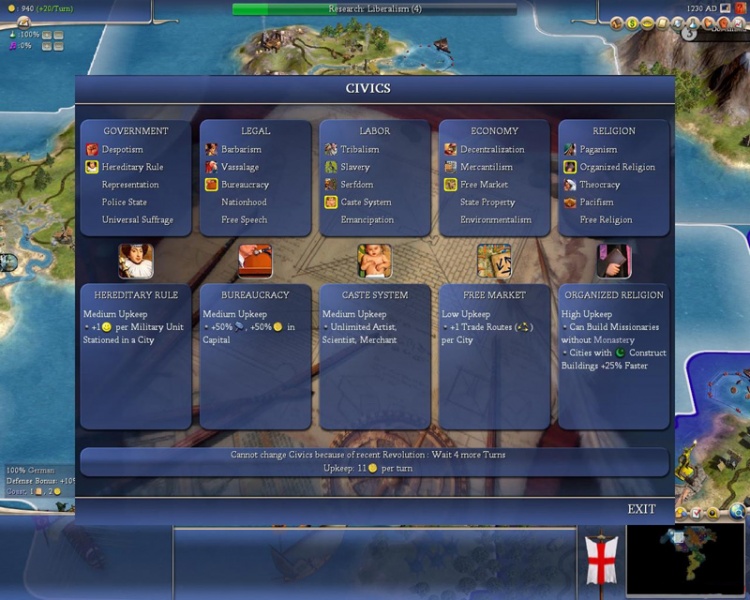
Task: Click the Research Liberalism progress bar
Action: 374,9
